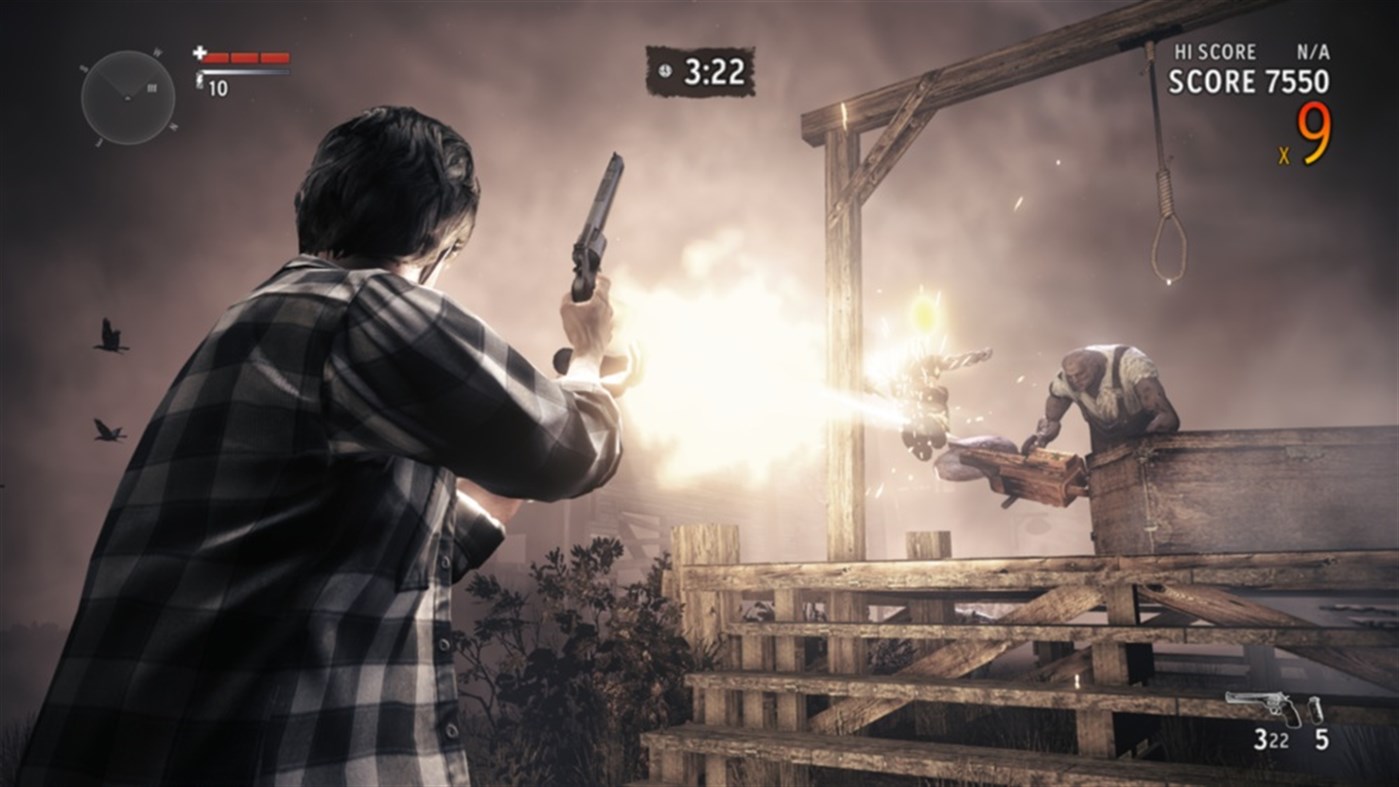This screenshot has height=787, width=1399.
Task: Toggle the rightmost red health block
Action: tap(276, 57)
